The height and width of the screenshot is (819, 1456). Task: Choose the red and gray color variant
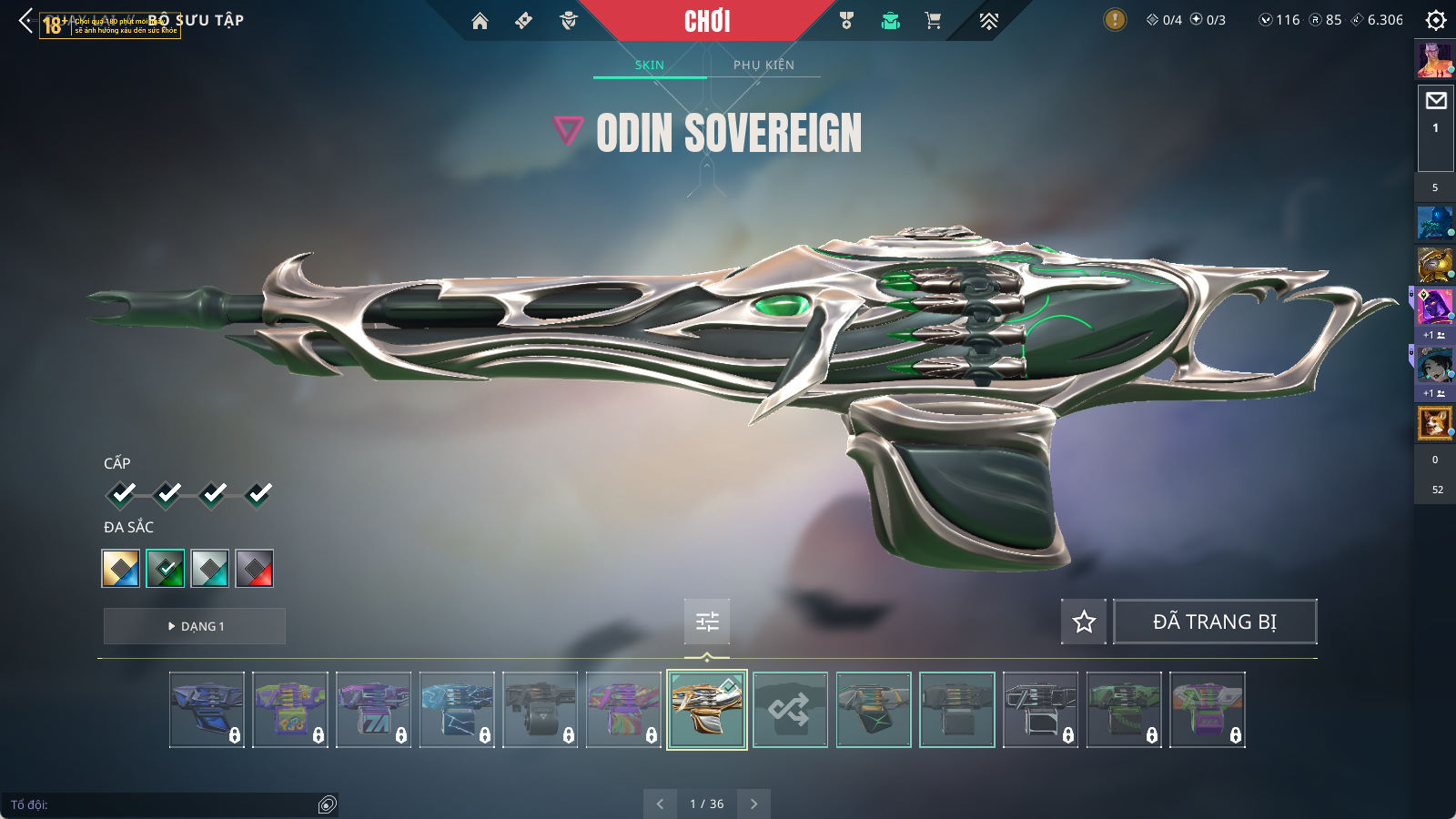click(255, 569)
